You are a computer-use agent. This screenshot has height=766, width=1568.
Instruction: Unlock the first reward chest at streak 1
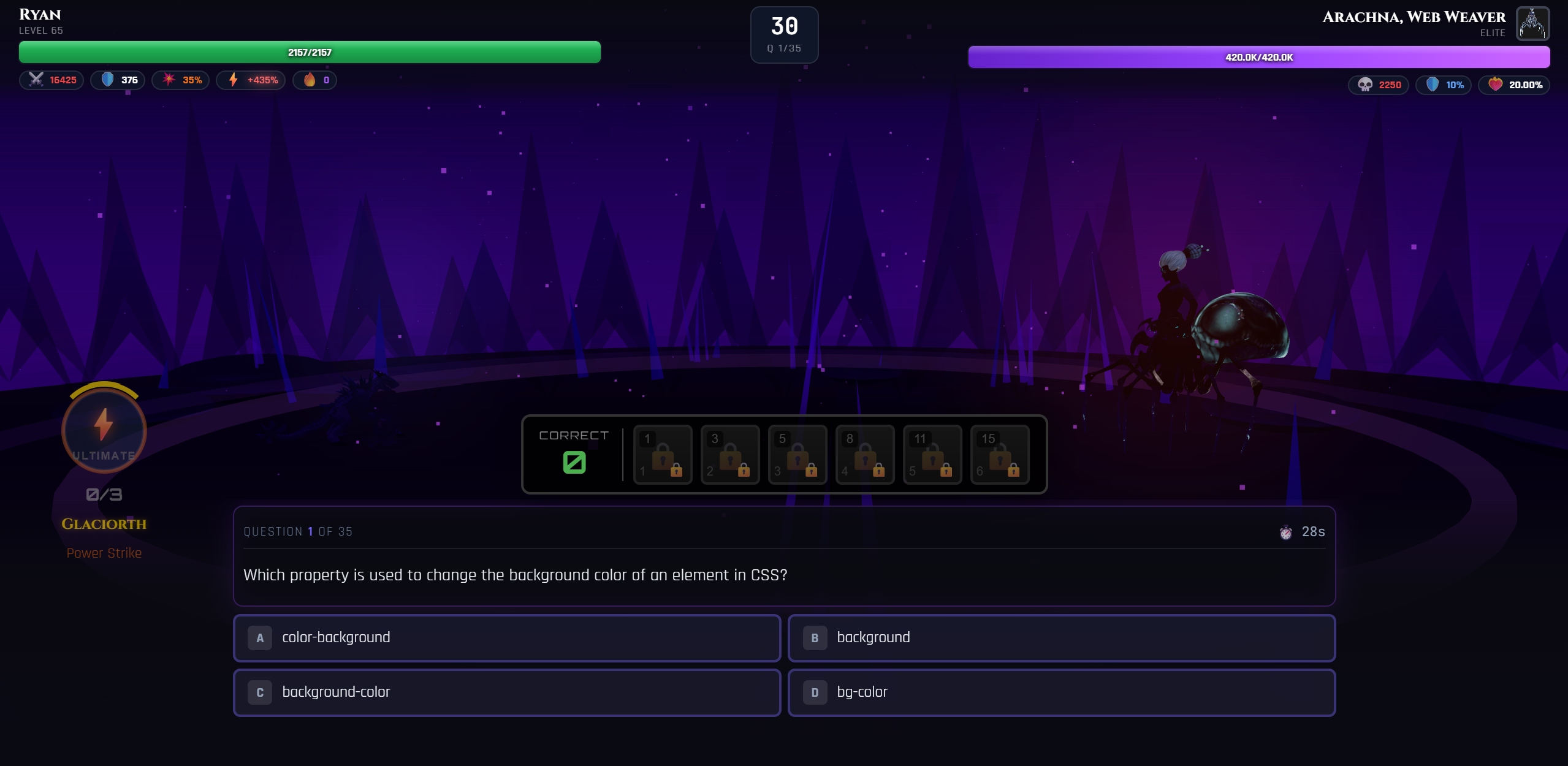click(x=663, y=455)
